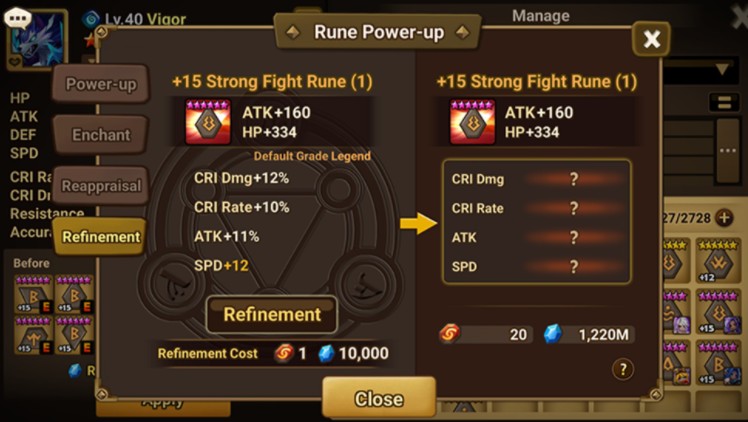This screenshot has height=422, width=748.
Task: Open the question mark help icon
Action: (x=622, y=369)
